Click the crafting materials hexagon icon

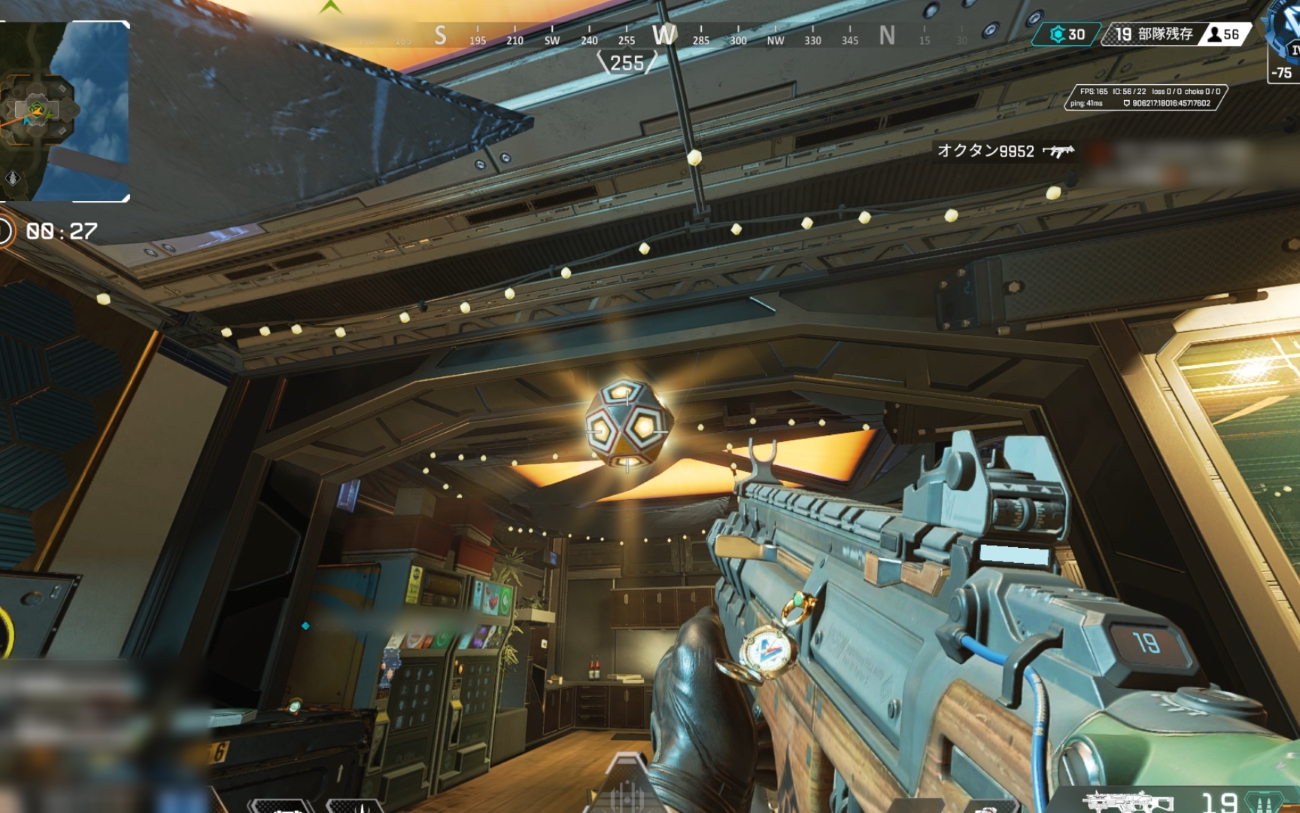tap(1057, 34)
